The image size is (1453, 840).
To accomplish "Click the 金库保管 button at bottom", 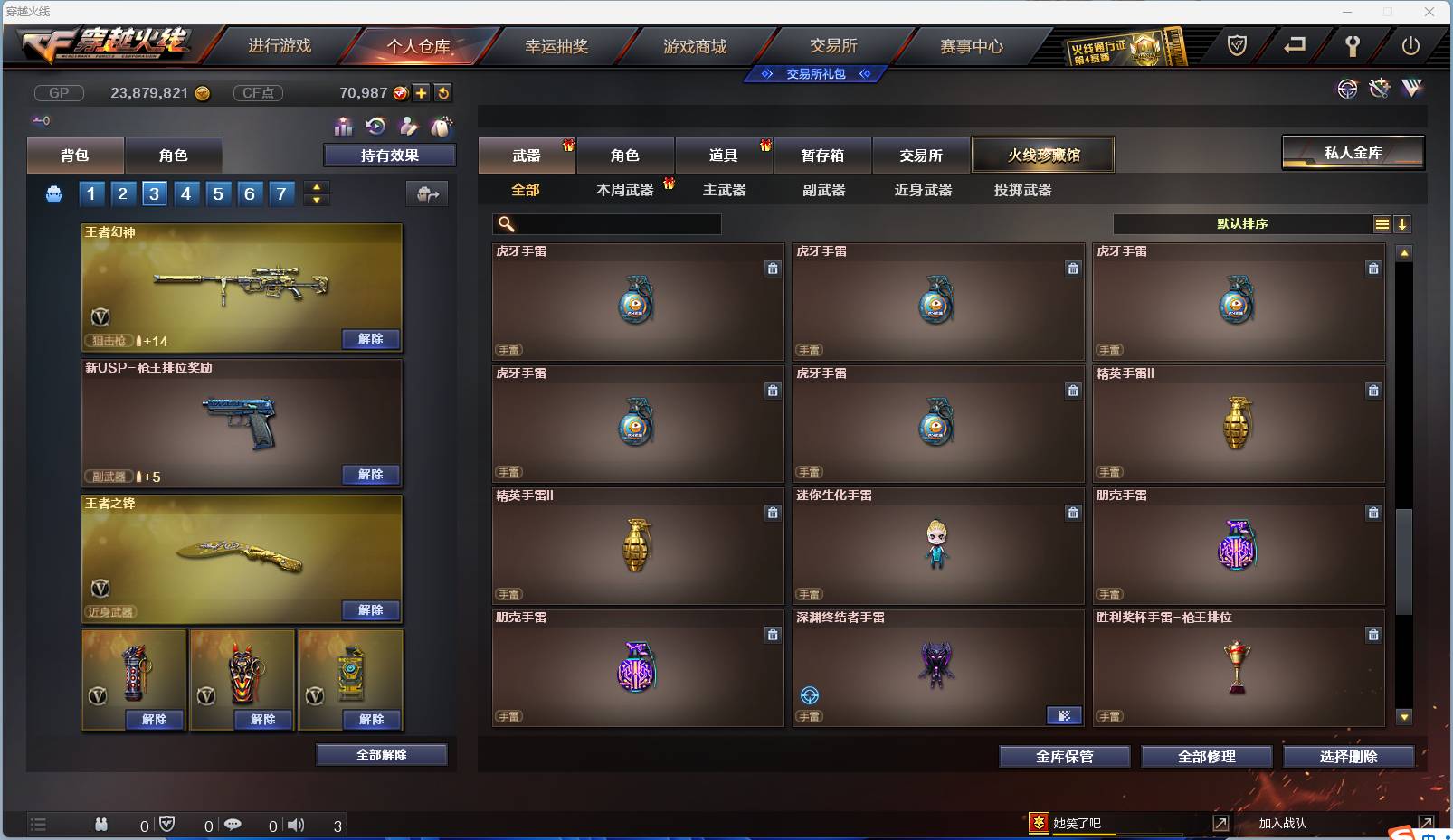I will [1064, 756].
